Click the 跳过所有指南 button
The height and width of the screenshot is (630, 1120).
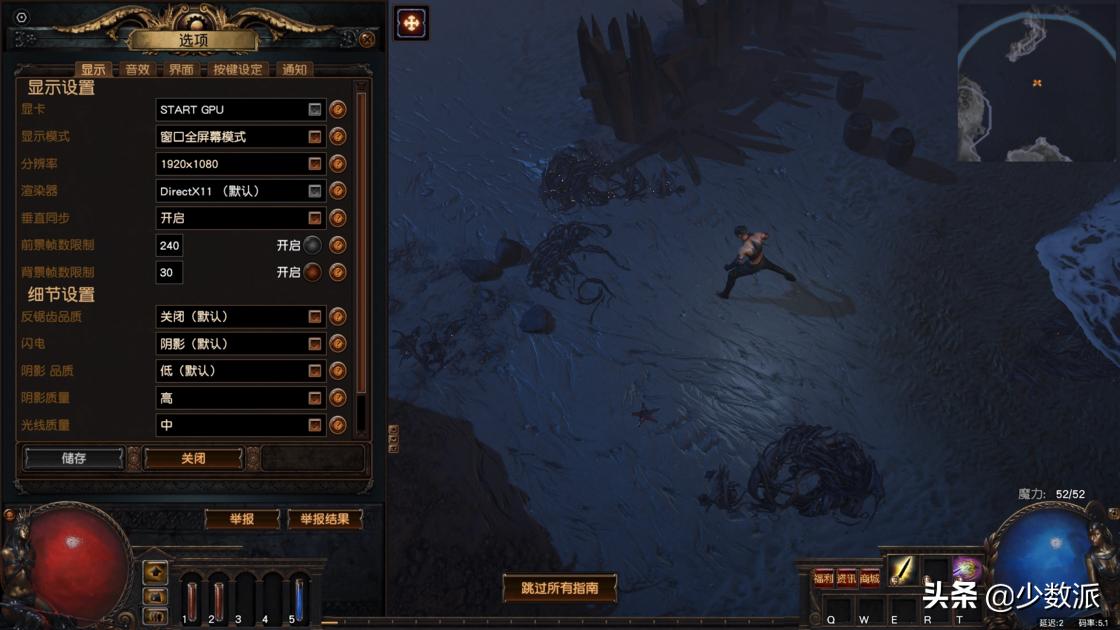pos(559,588)
